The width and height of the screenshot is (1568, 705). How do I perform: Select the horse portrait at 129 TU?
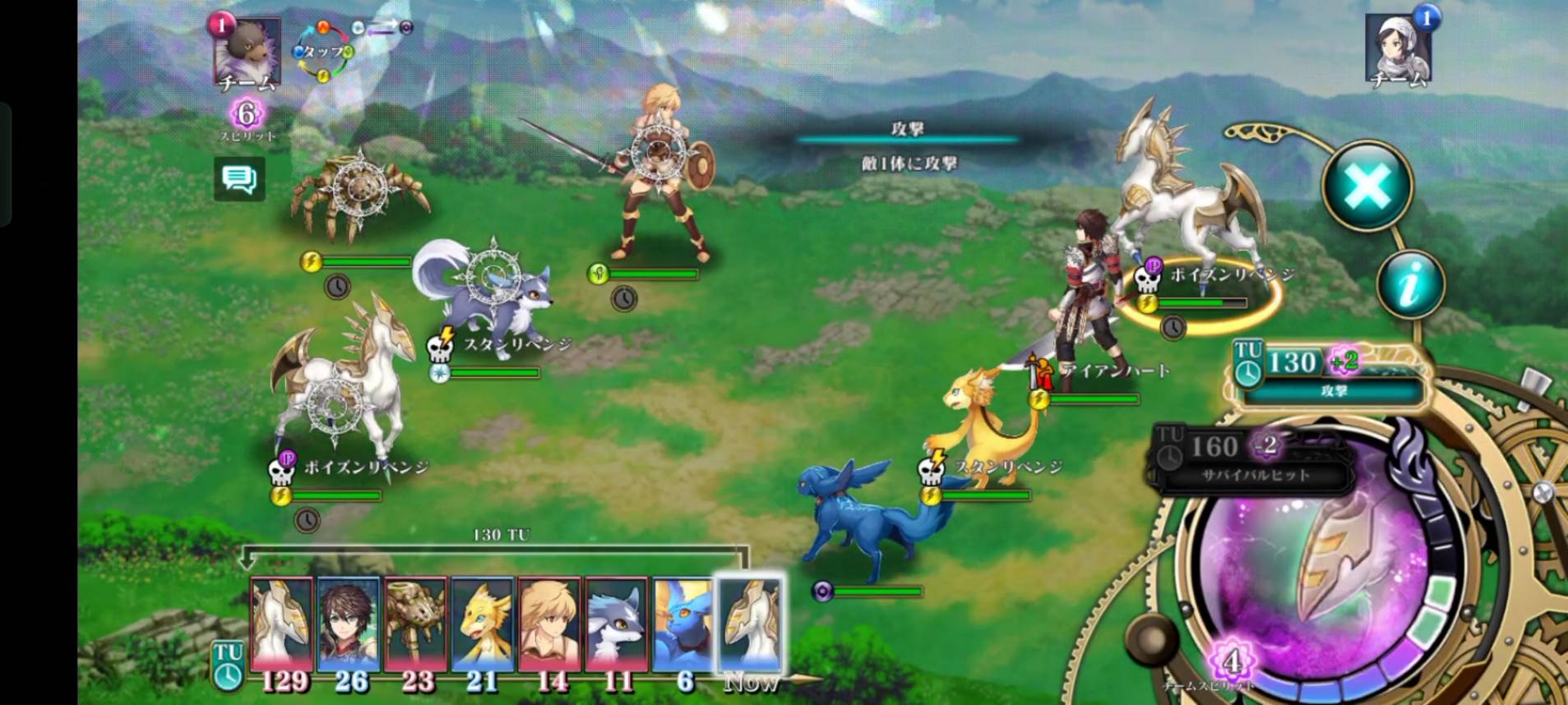(x=281, y=623)
